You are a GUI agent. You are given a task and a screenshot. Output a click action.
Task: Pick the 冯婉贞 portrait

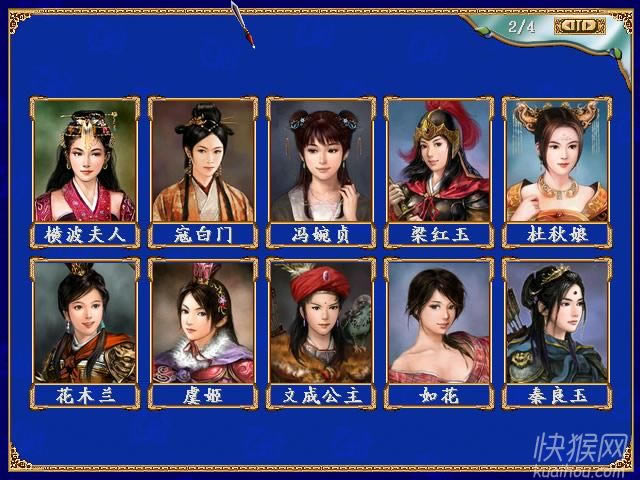point(321,161)
